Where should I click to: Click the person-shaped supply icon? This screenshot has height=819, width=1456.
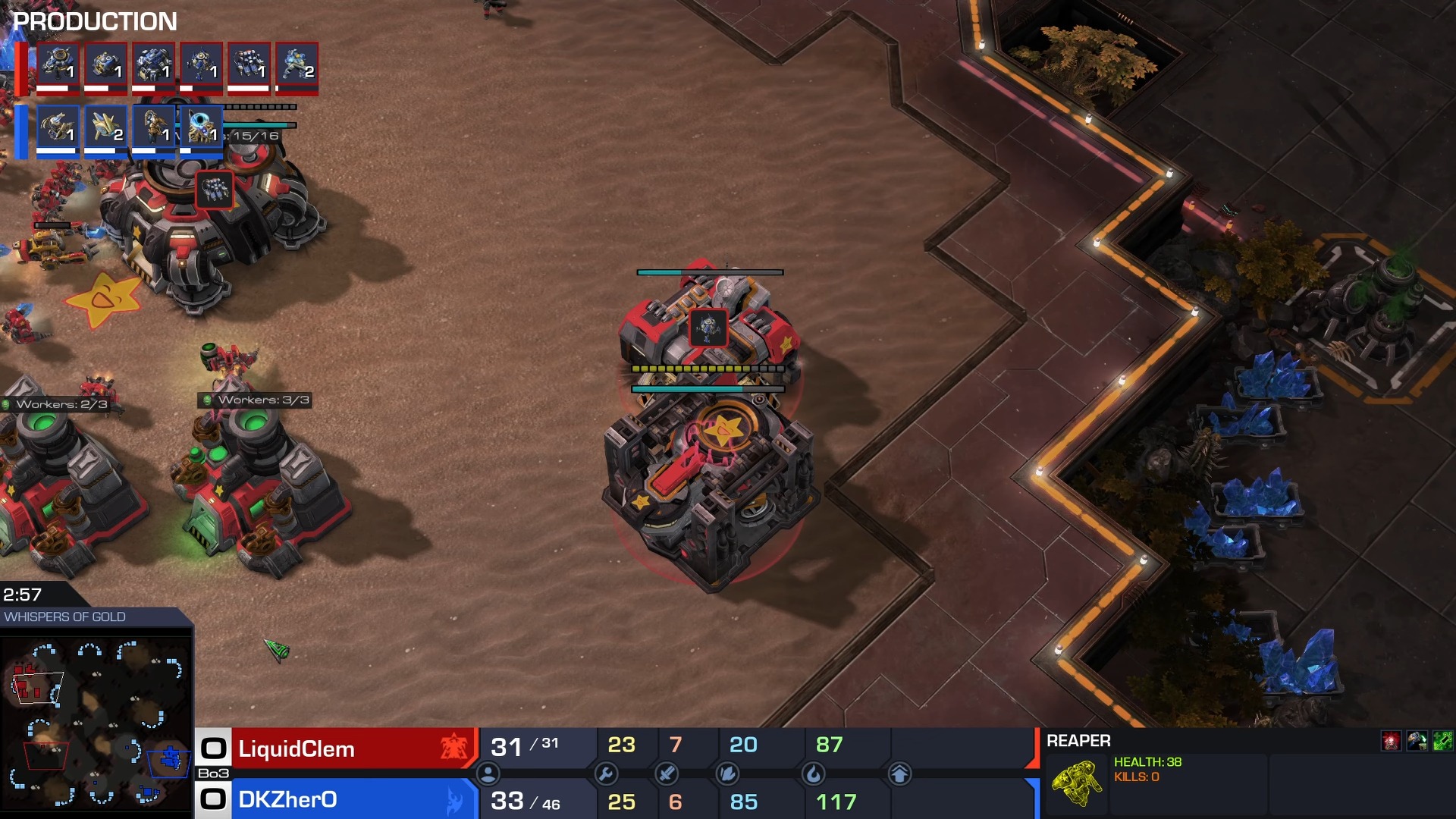point(488,773)
